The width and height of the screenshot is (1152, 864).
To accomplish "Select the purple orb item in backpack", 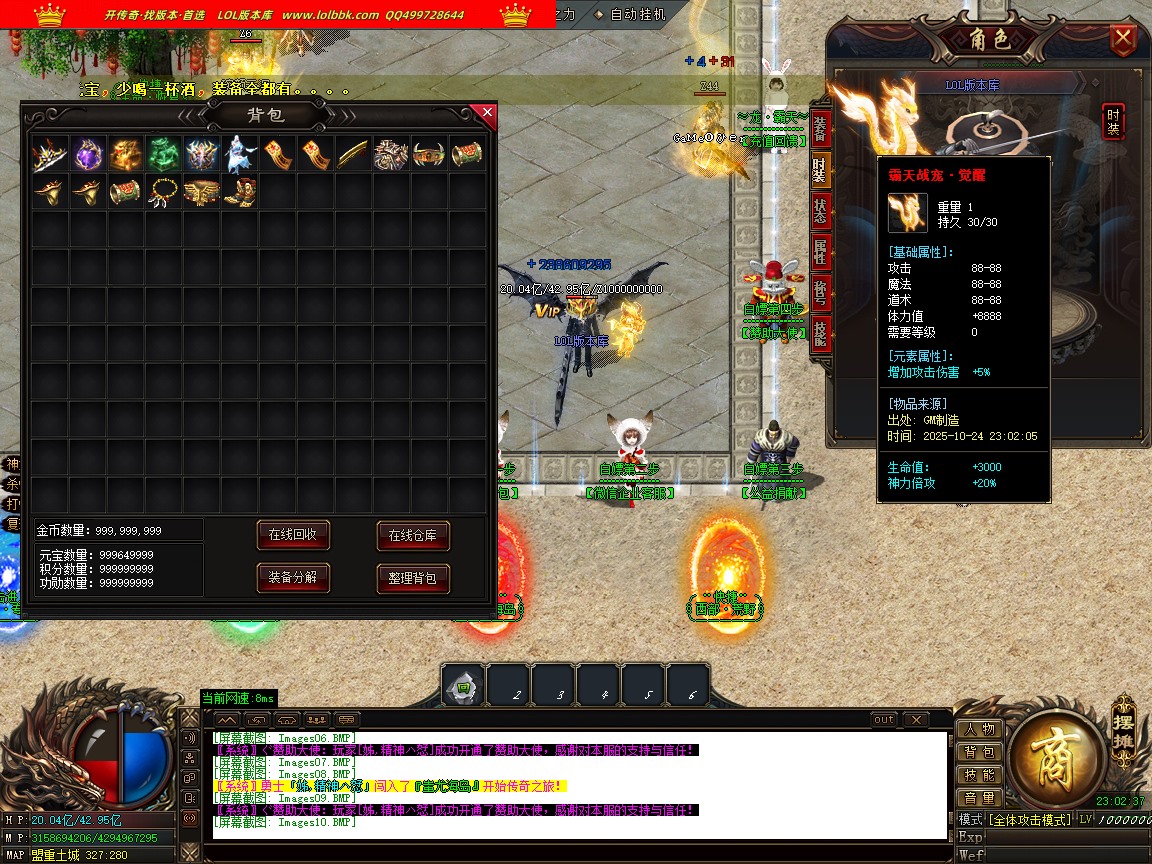I will coord(88,155).
